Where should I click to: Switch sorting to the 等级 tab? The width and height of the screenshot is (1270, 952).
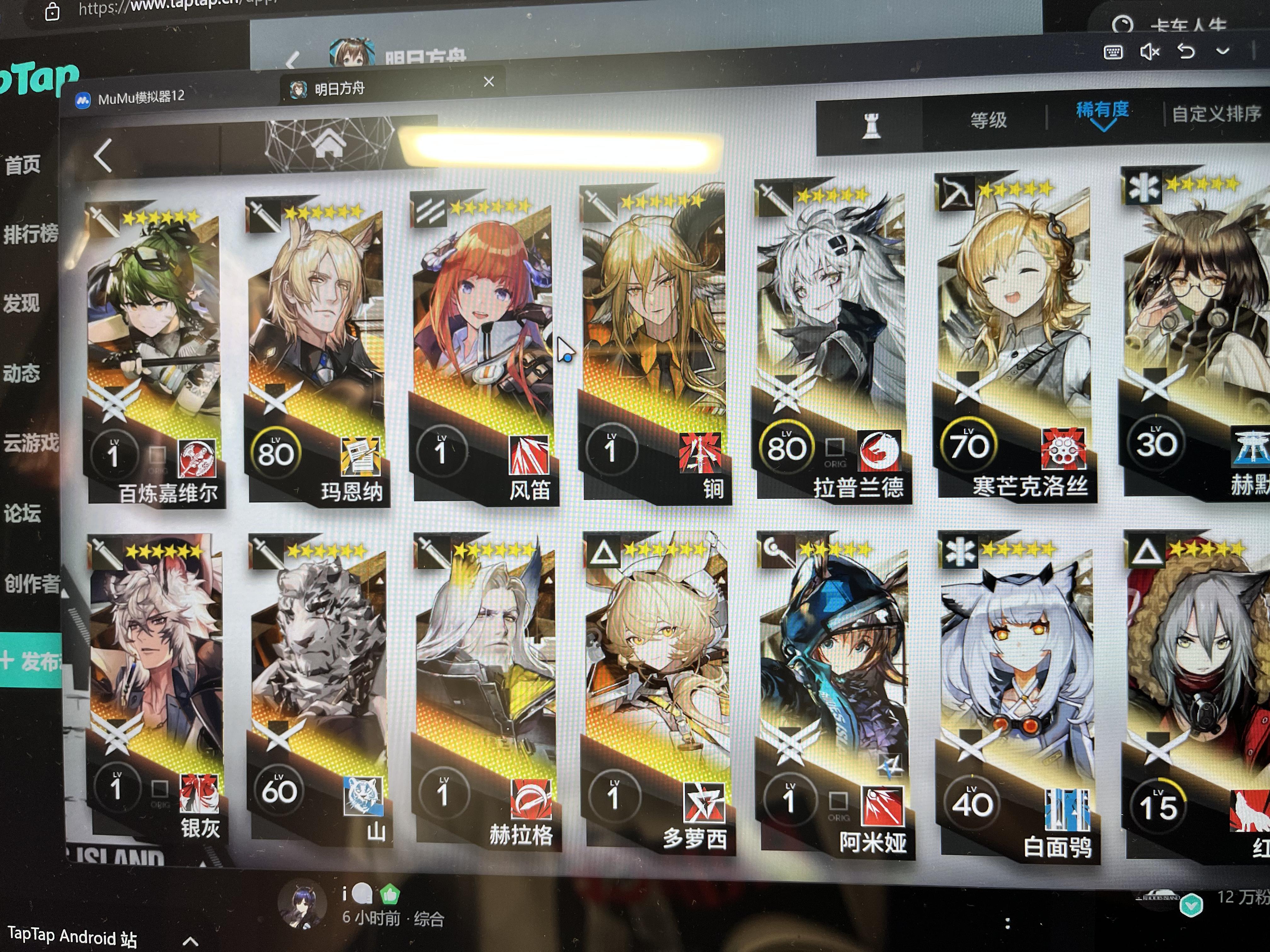[x=989, y=121]
